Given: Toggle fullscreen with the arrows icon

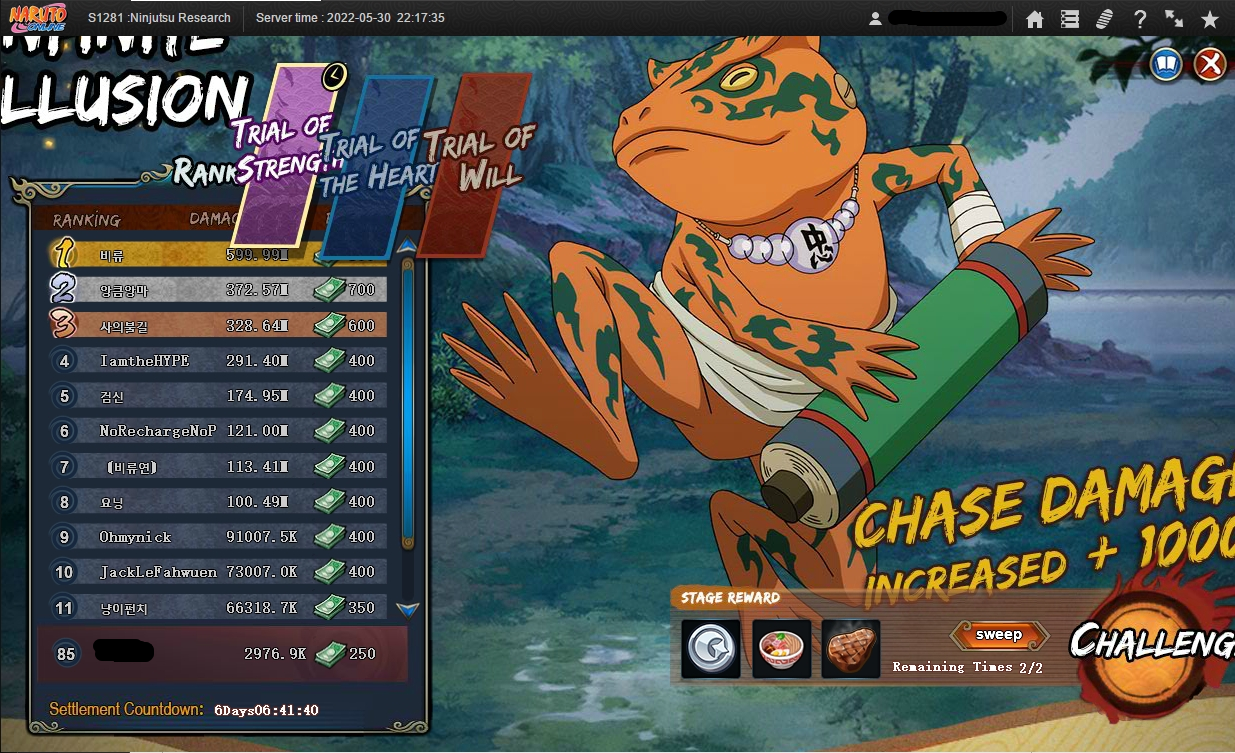Looking at the screenshot, I should tap(1174, 19).
